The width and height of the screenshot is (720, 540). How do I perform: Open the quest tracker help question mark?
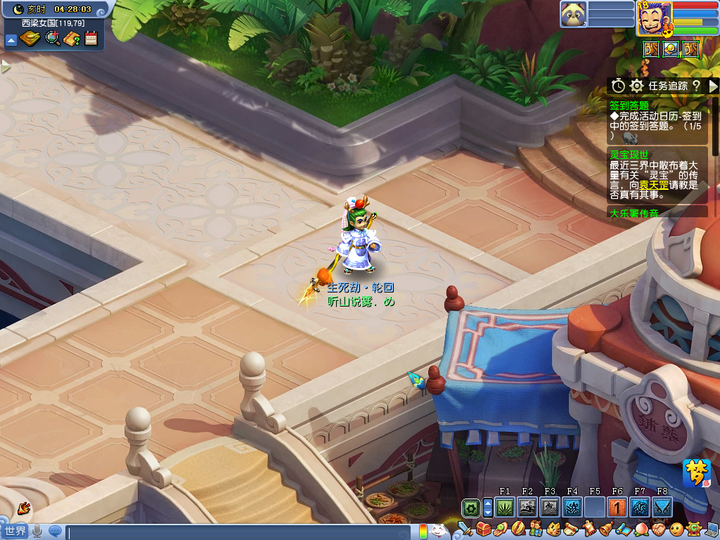pyautogui.click(x=696, y=86)
